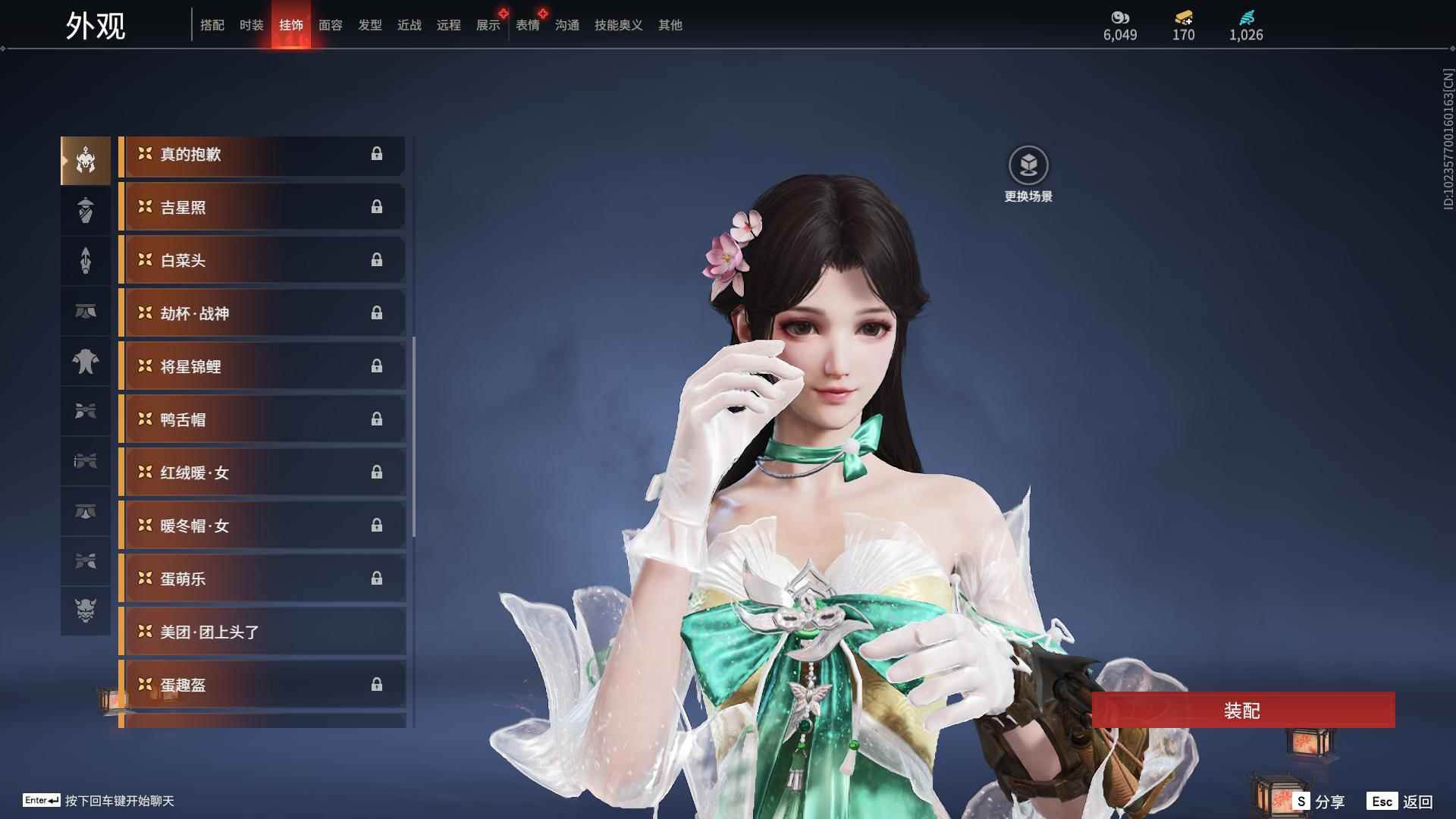Choose the demon mask category icon
1456x819 pixels.
(86, 610)
